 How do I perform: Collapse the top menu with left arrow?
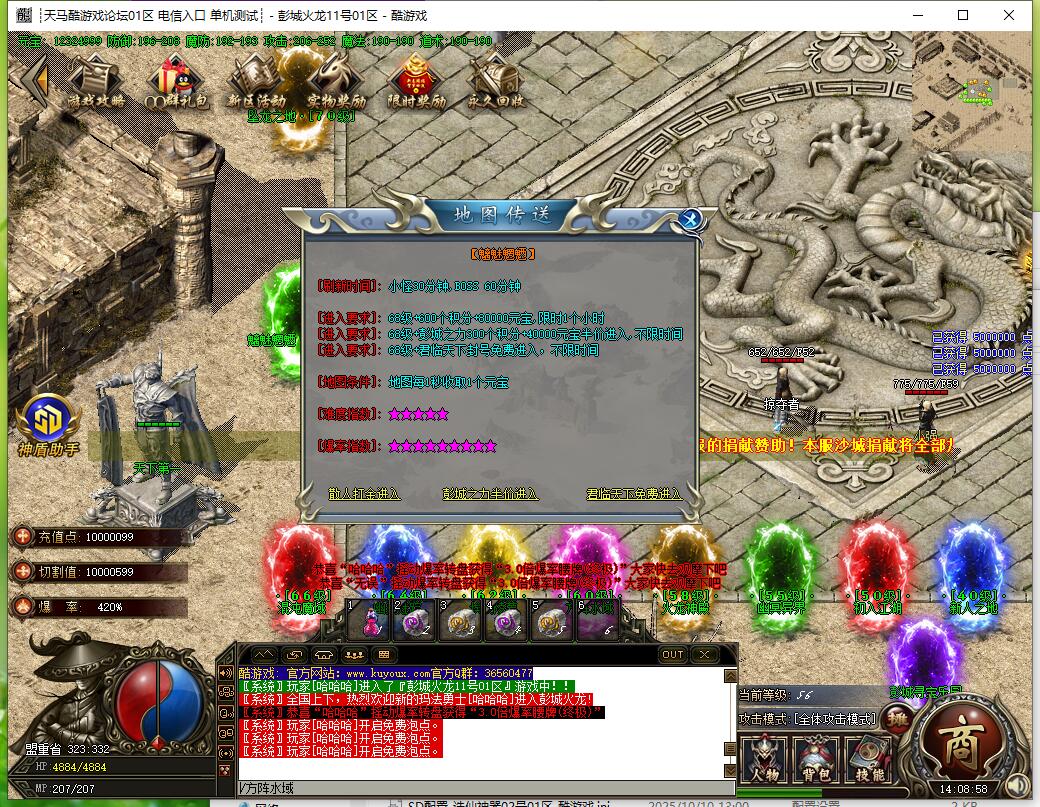36,80
